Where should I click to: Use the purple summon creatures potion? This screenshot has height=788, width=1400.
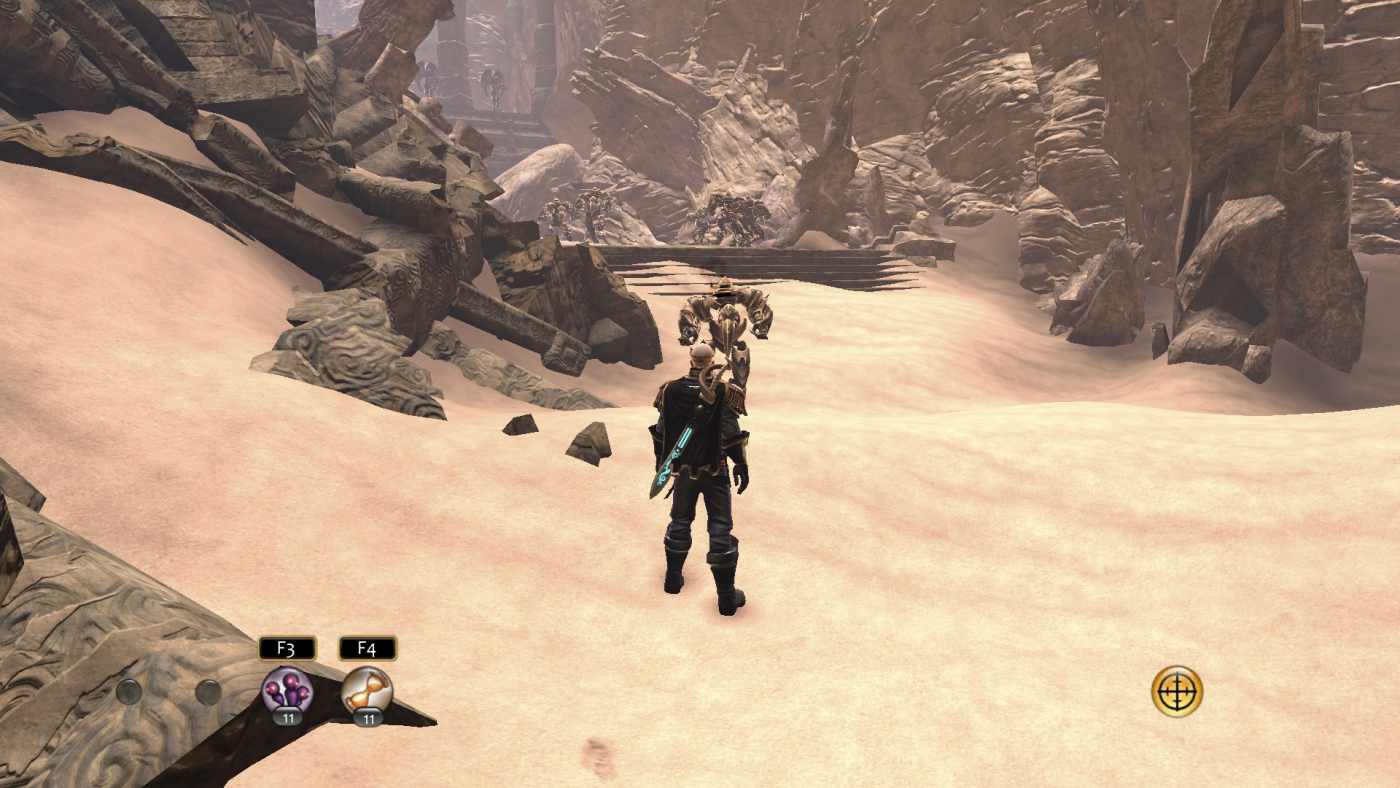click(x=287, y=690)
